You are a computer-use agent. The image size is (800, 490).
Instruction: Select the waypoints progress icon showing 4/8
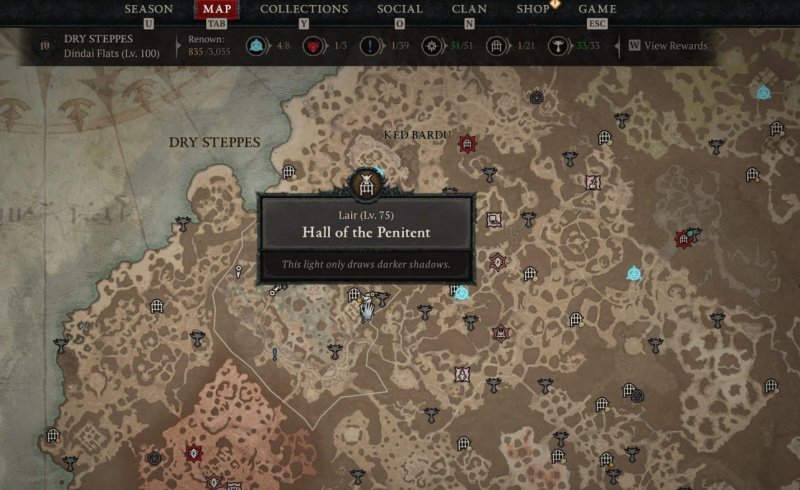click(256, 46)
